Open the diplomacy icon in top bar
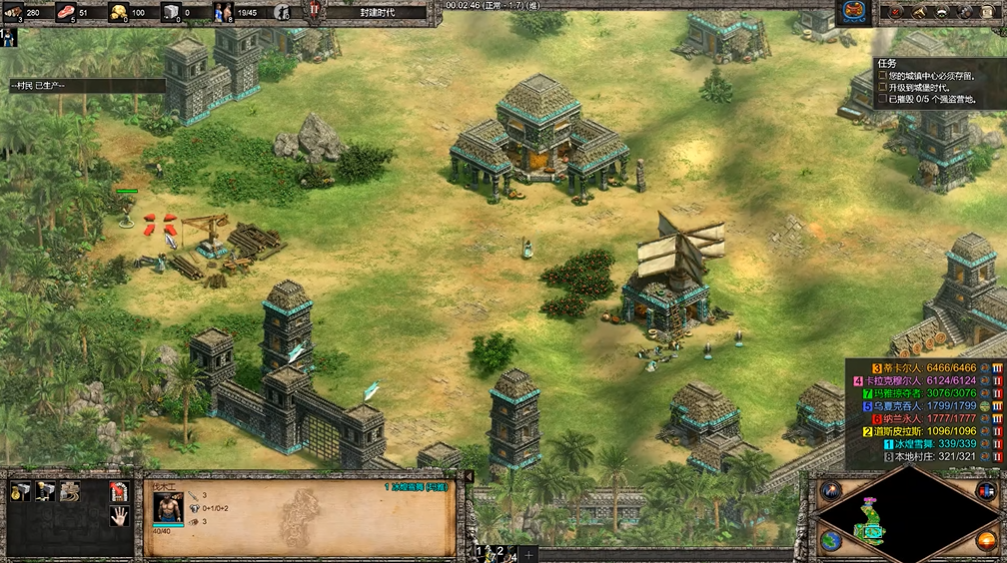Screen dimensions: 1007x563 click(943, 12)
